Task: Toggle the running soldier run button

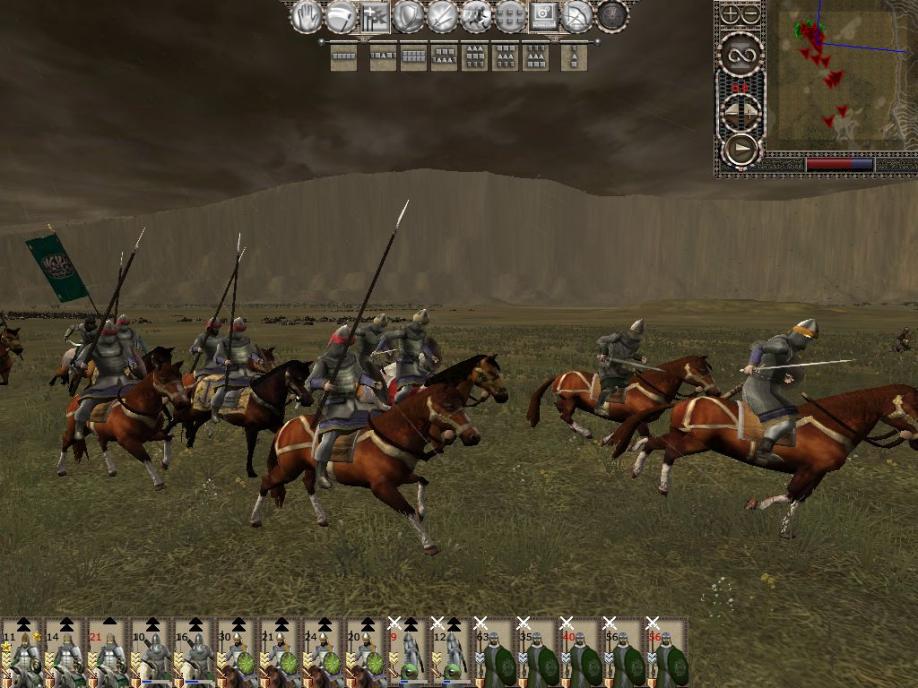Action: click(x=476, y=16)
